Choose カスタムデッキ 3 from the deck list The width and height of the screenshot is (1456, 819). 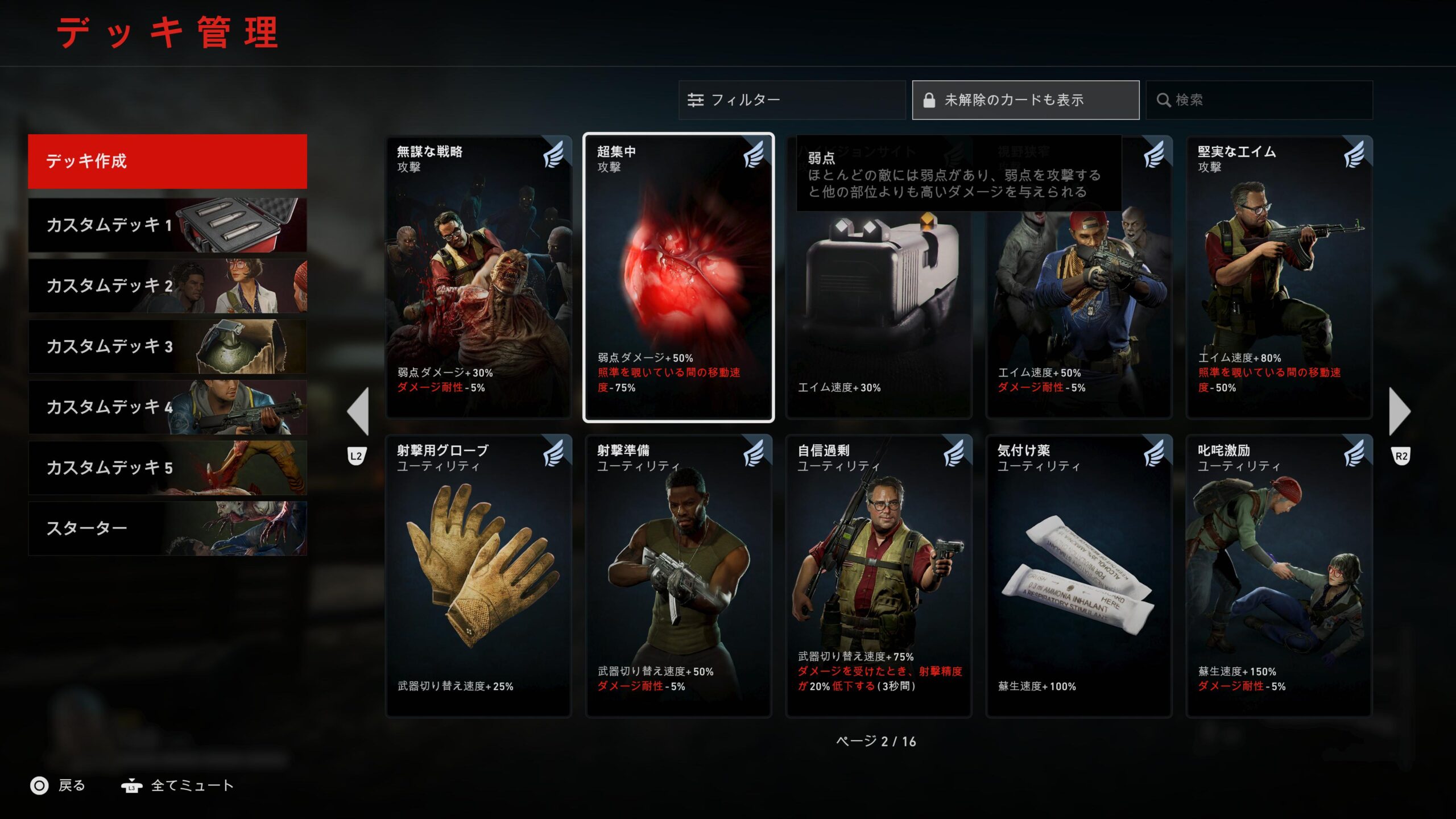[167, 346]
